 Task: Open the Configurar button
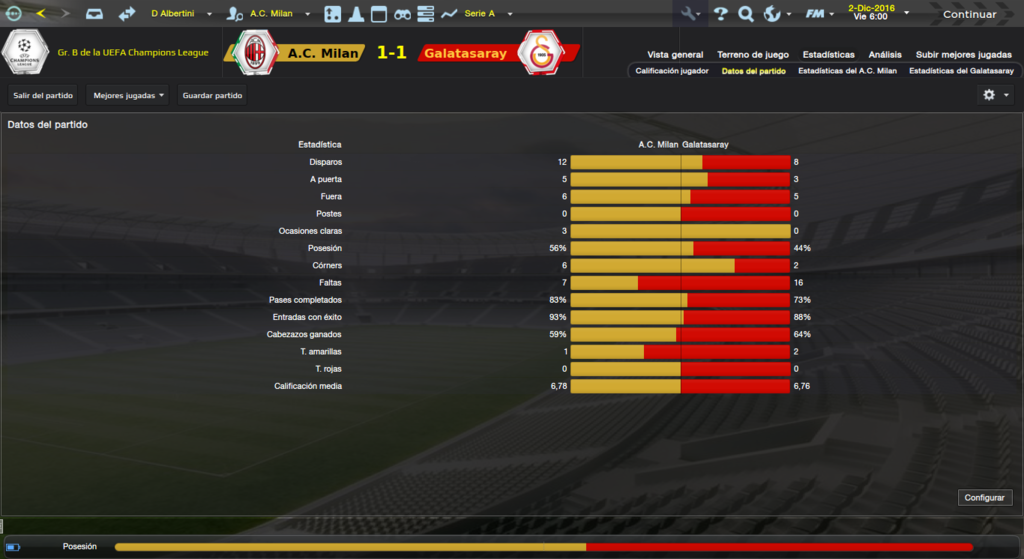pos(986,498)
